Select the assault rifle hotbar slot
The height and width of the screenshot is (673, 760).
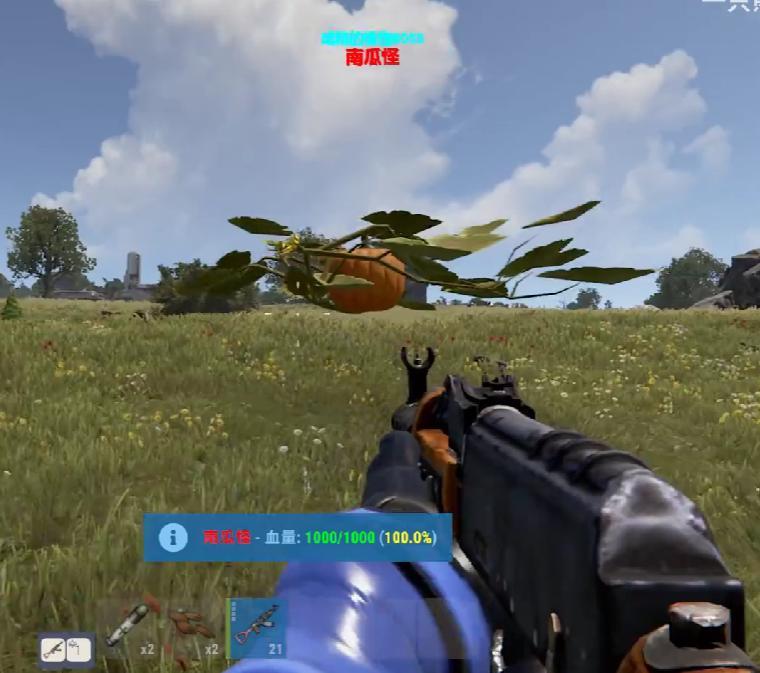[x=256, y=628]
